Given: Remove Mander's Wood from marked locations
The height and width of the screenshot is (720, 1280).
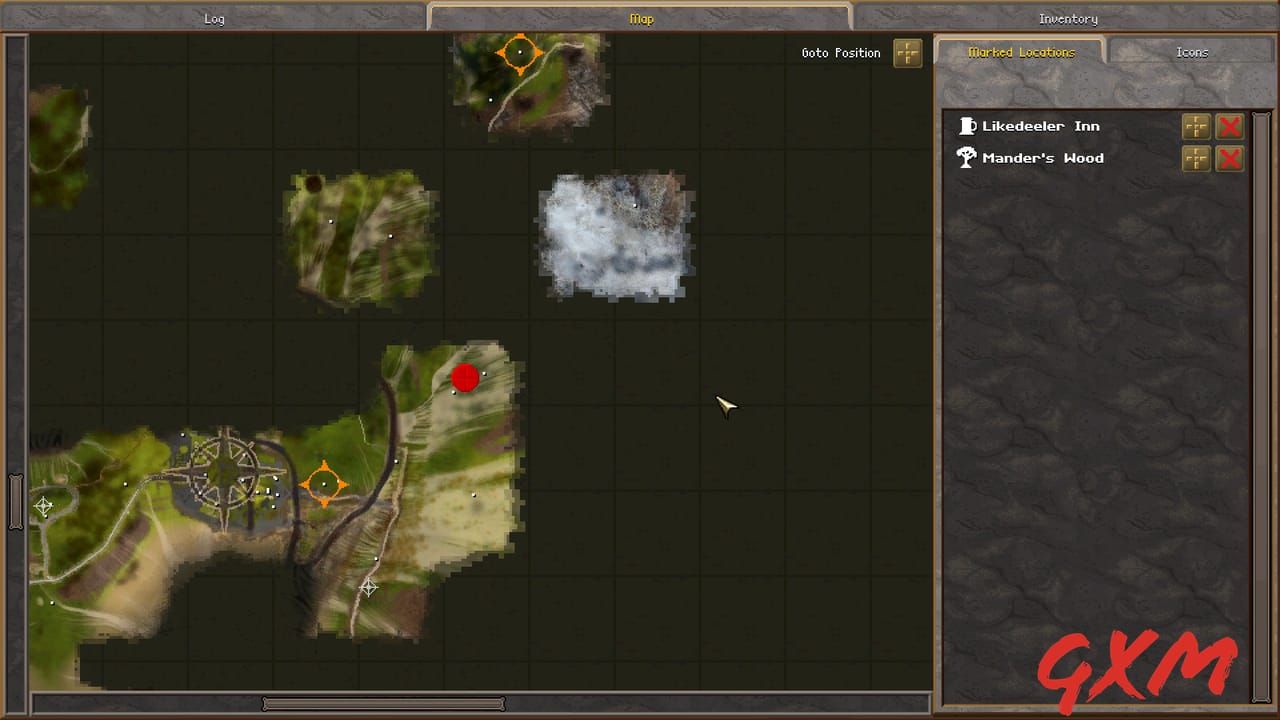Looking at the screenshot, I should pyautogui.click(x=1230, y=158).
